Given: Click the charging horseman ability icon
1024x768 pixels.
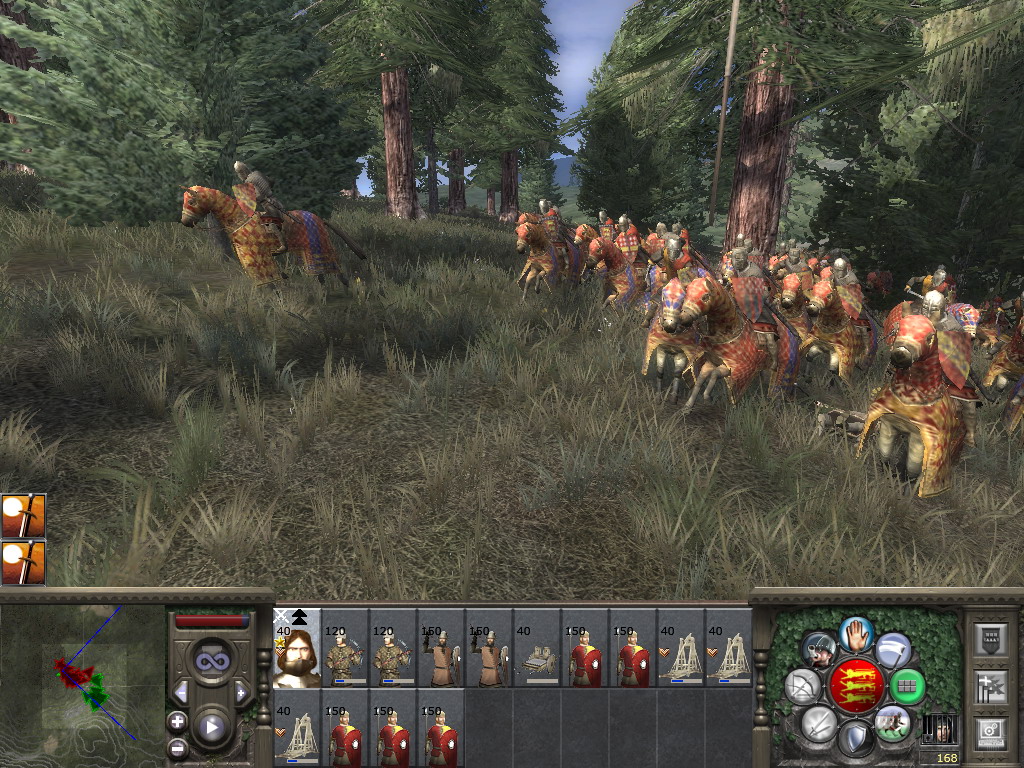Looking at the screenshot, I should 892,722.
